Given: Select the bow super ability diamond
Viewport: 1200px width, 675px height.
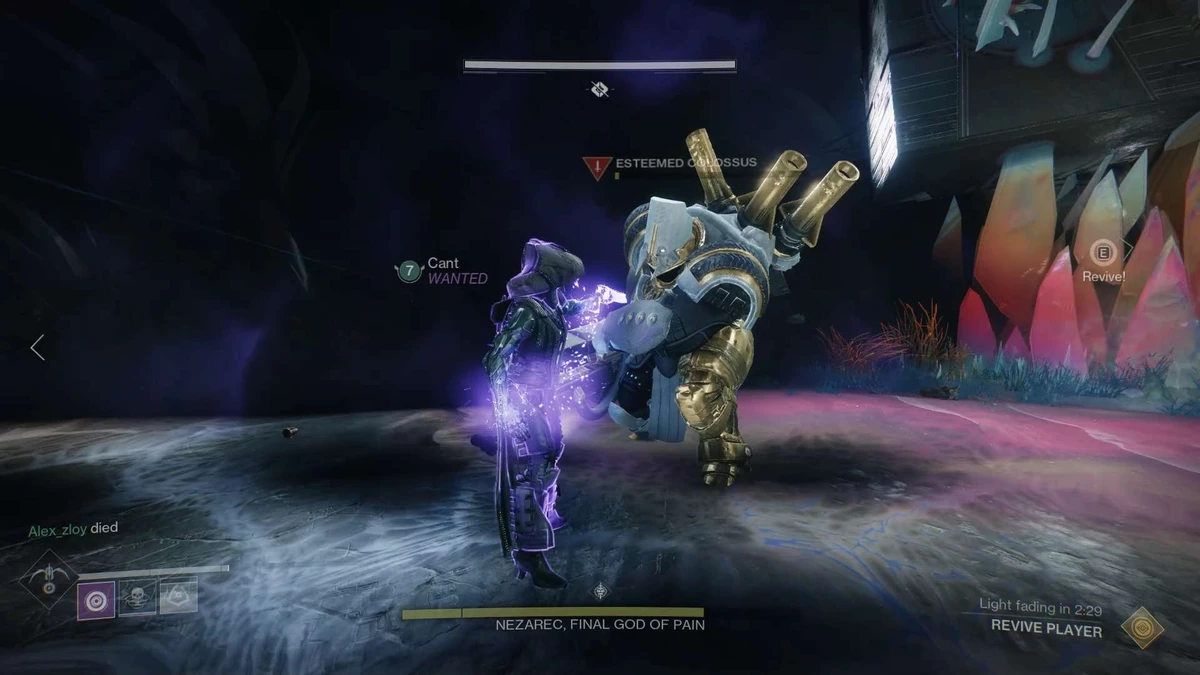Looking at the screenshot, I should tap(48, 580).
